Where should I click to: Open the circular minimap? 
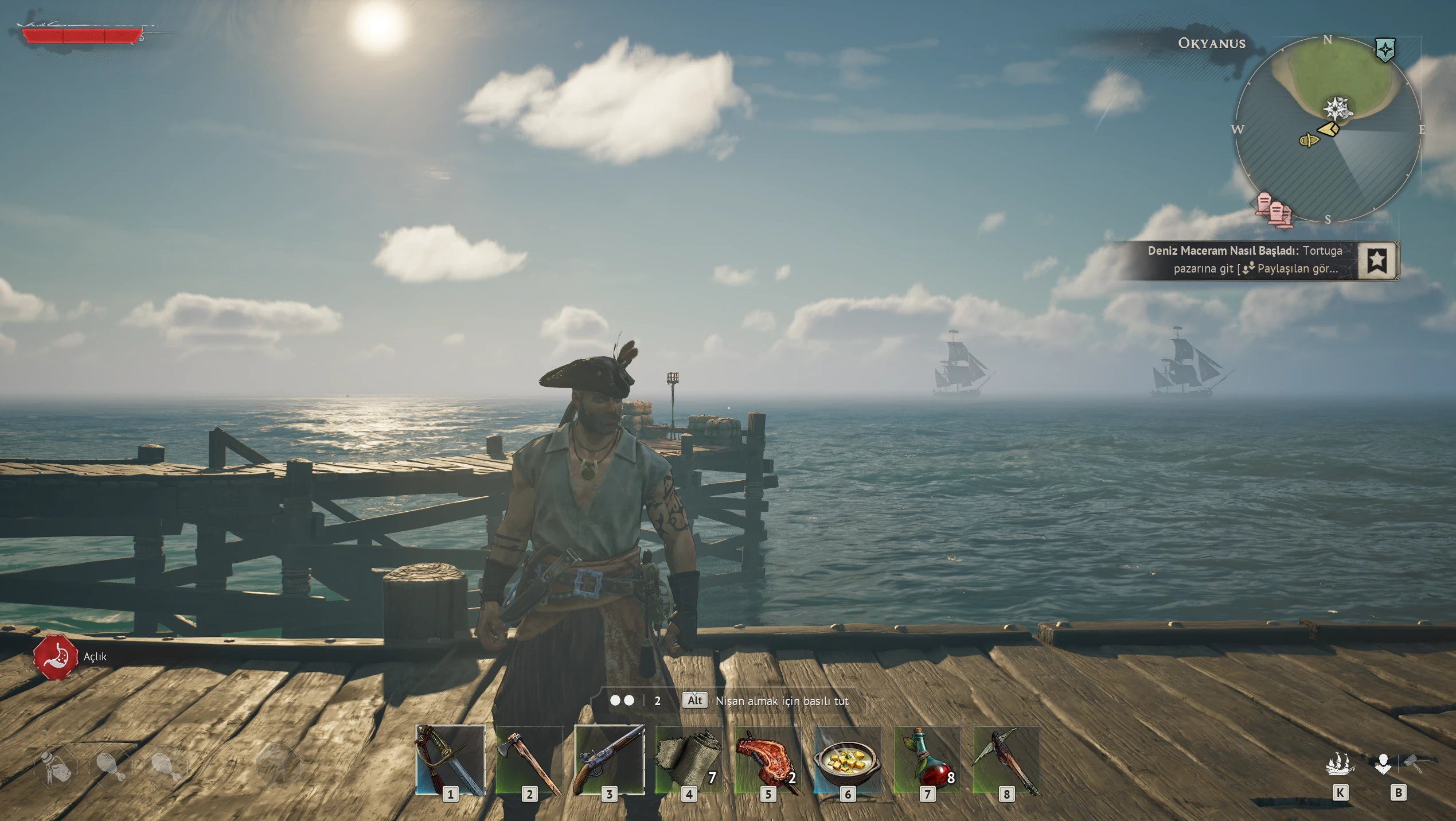click(1328, 130)
